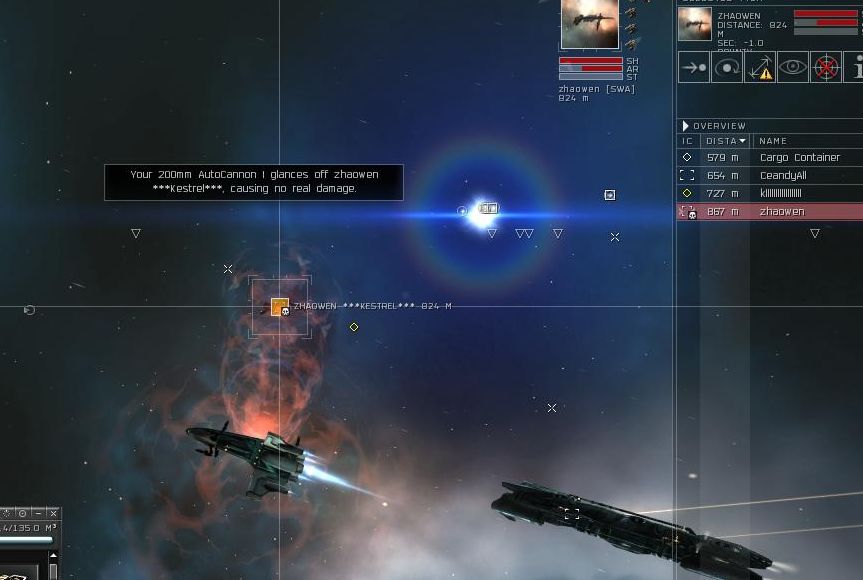The width and height of the screenshot is (863, 580).
Task: Click the selected item zhaowen thumbnail
Action: (x=694, y=24)
